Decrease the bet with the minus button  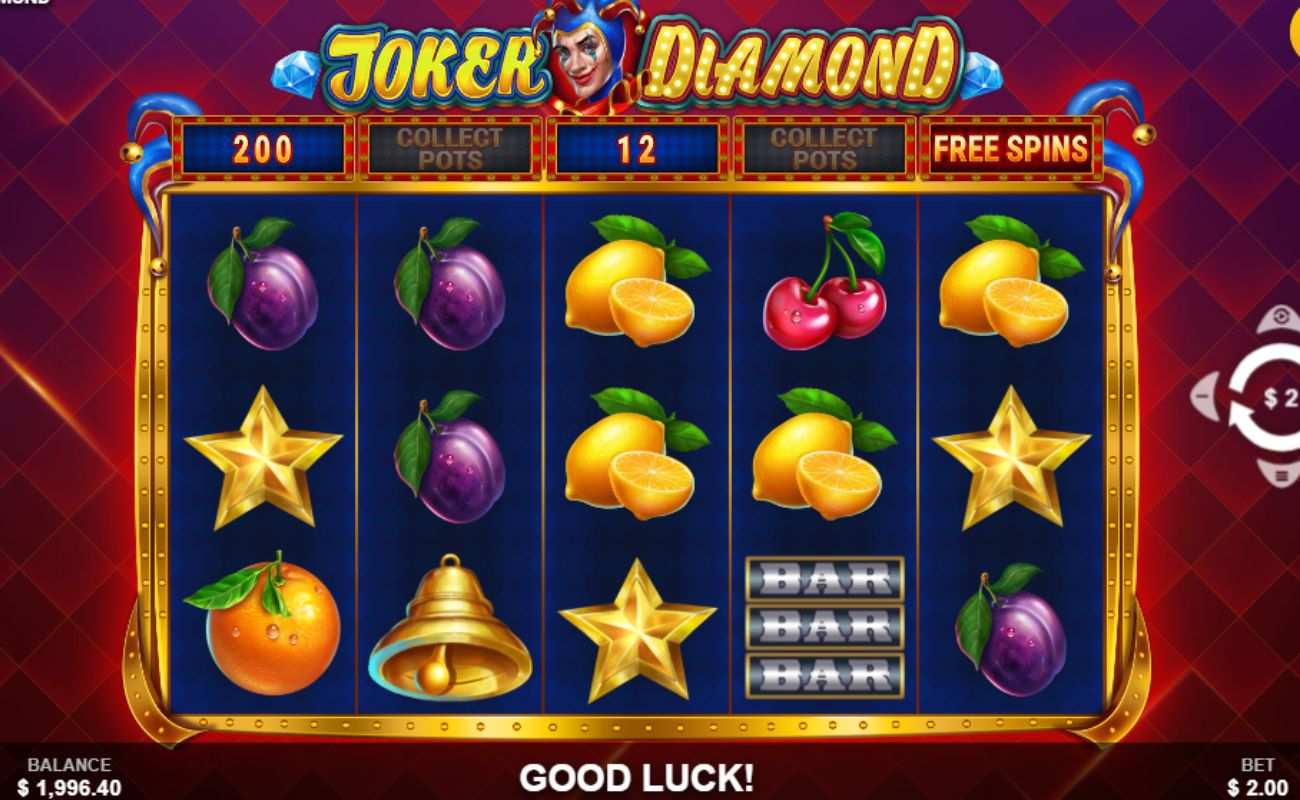pyautogui.click(x=1203, y=395)
